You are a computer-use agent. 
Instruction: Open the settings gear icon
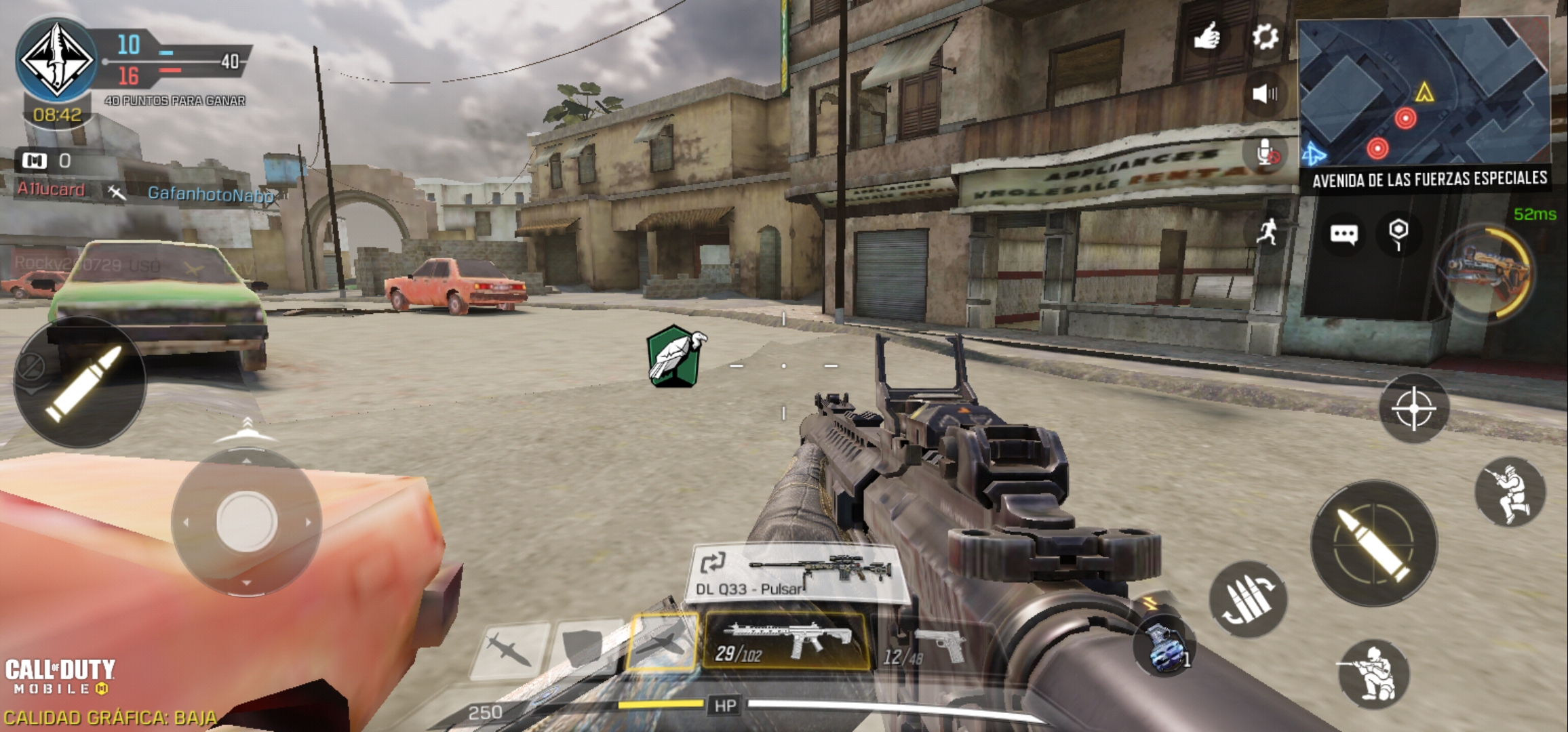(x=1265, y=37)
